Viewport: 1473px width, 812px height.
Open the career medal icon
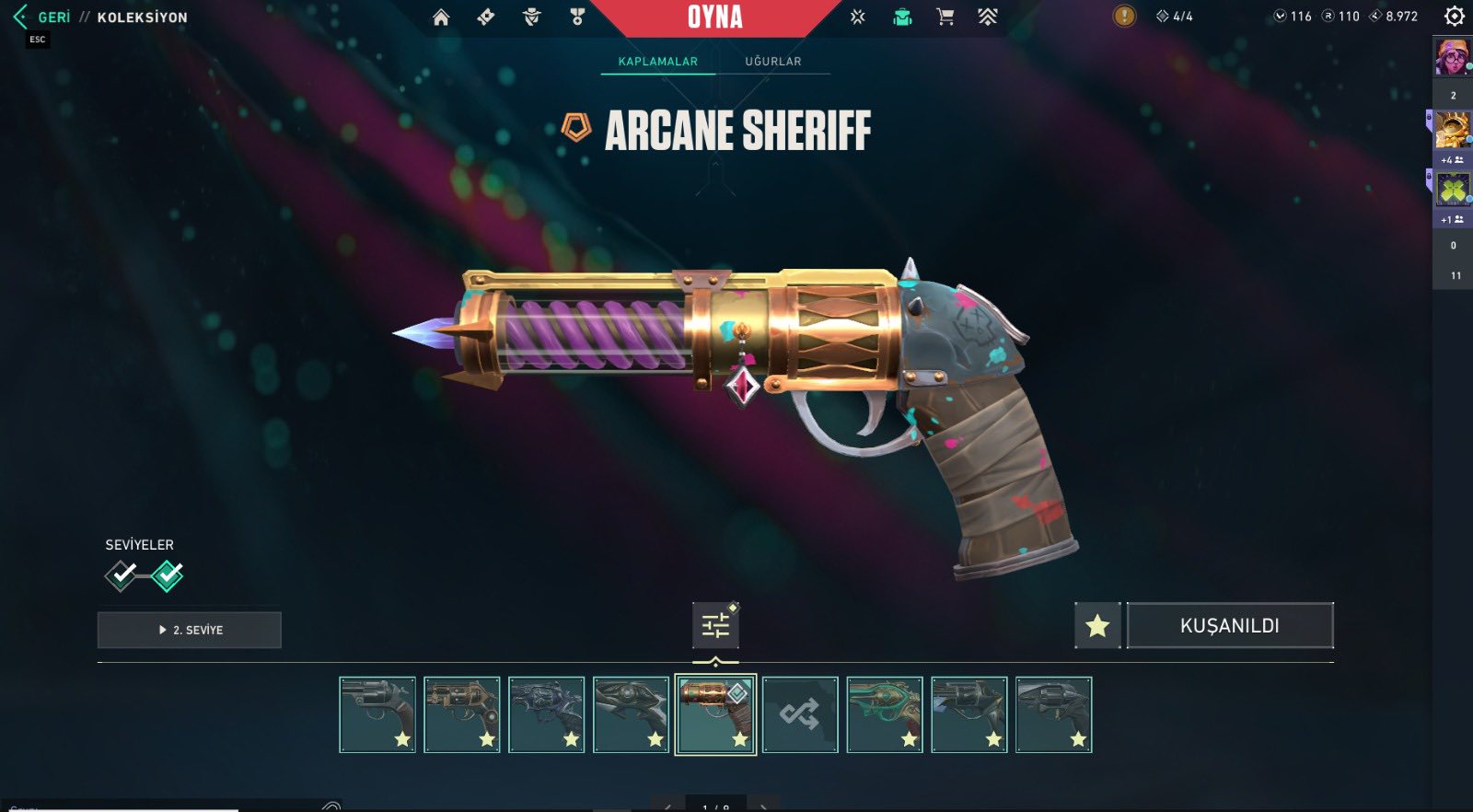[x=577, y=17]
